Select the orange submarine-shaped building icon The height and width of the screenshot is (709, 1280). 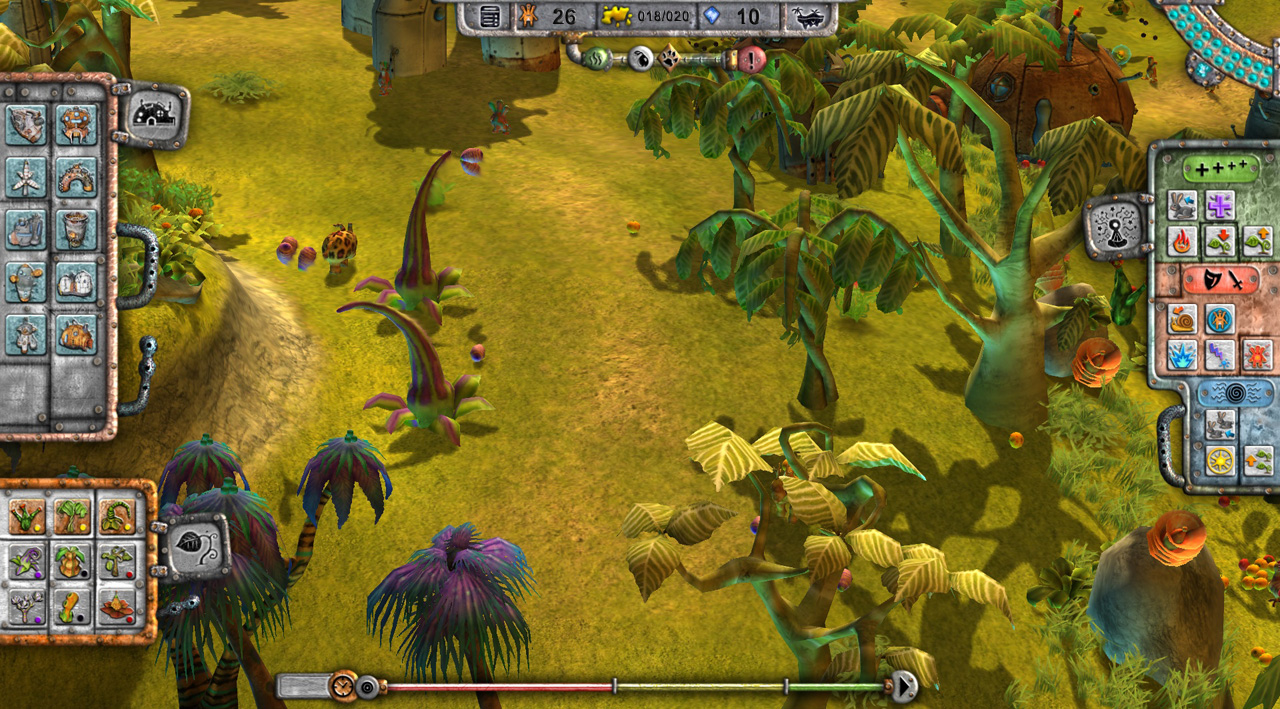(x=76, y=334)
